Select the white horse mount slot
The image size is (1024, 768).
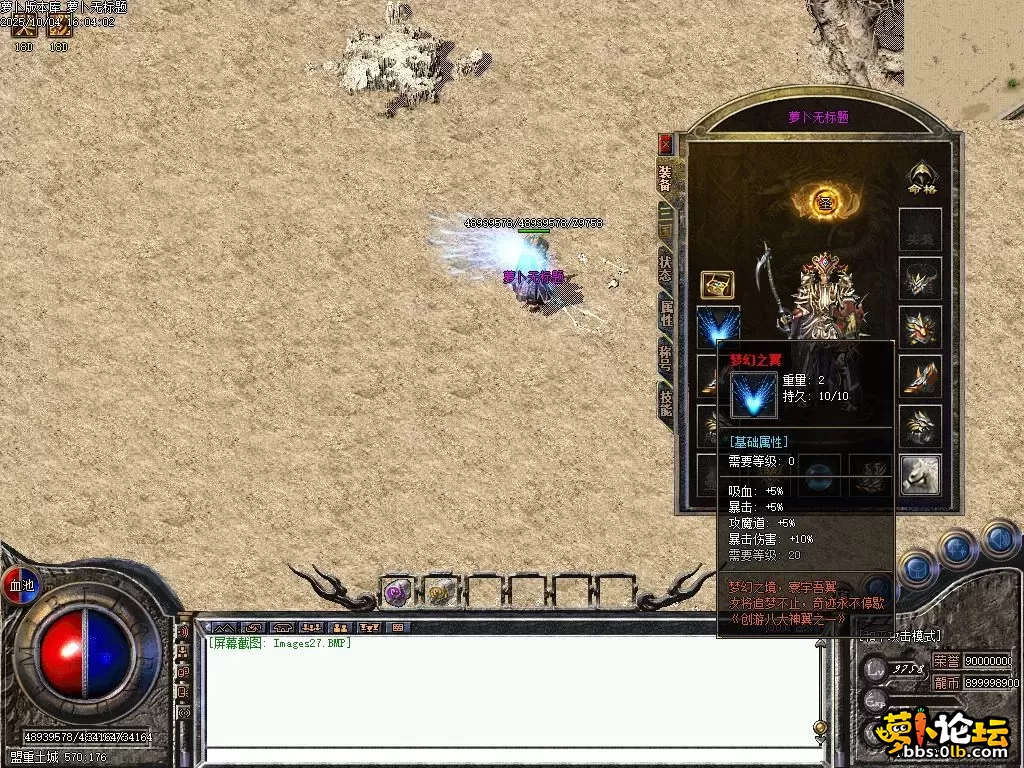tap(920, 474)
